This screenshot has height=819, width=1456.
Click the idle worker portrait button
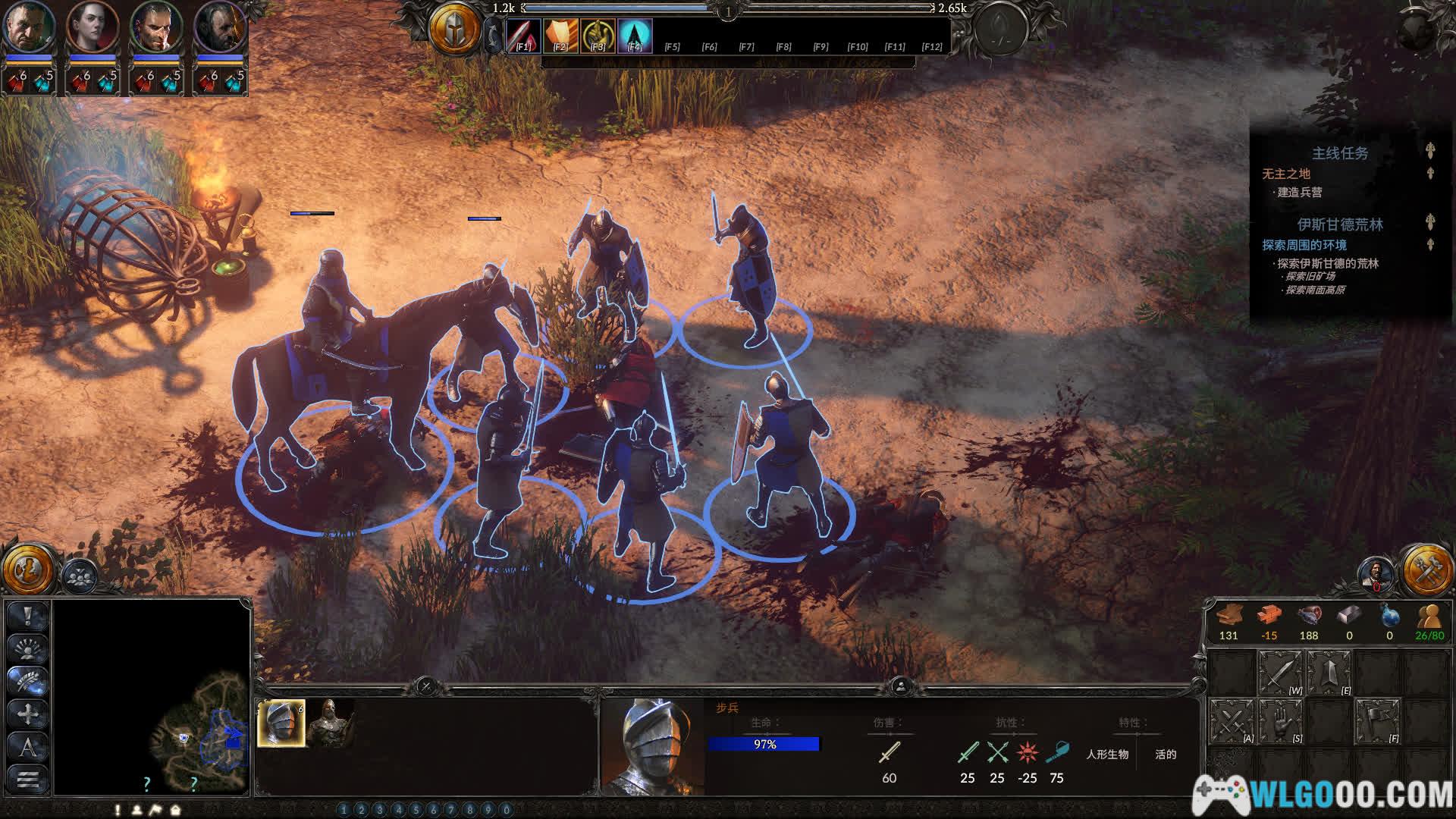(1376, 574)
